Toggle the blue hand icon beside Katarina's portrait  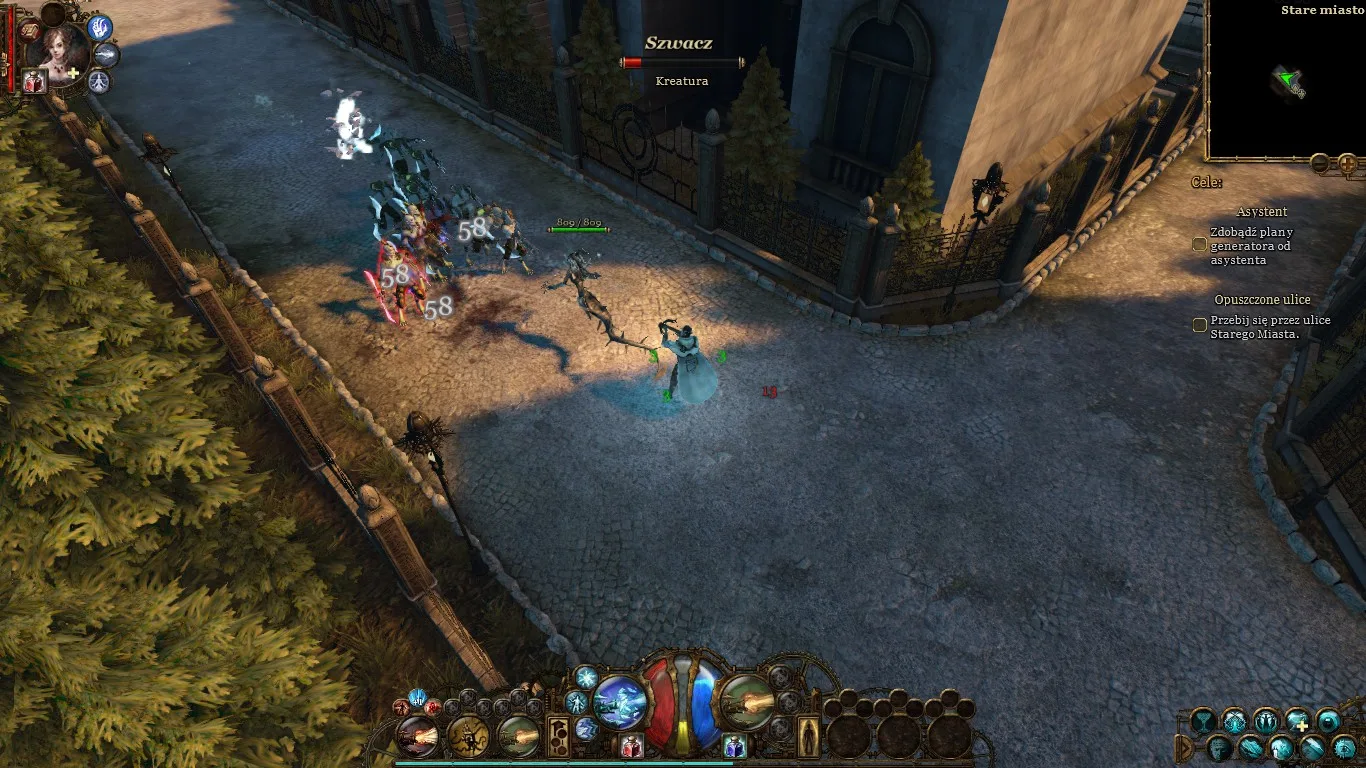click(x=98, y=28)
